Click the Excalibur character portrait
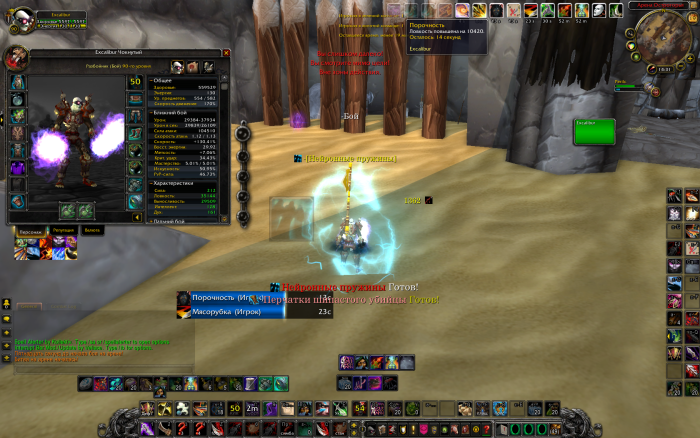 click(17, 59)
